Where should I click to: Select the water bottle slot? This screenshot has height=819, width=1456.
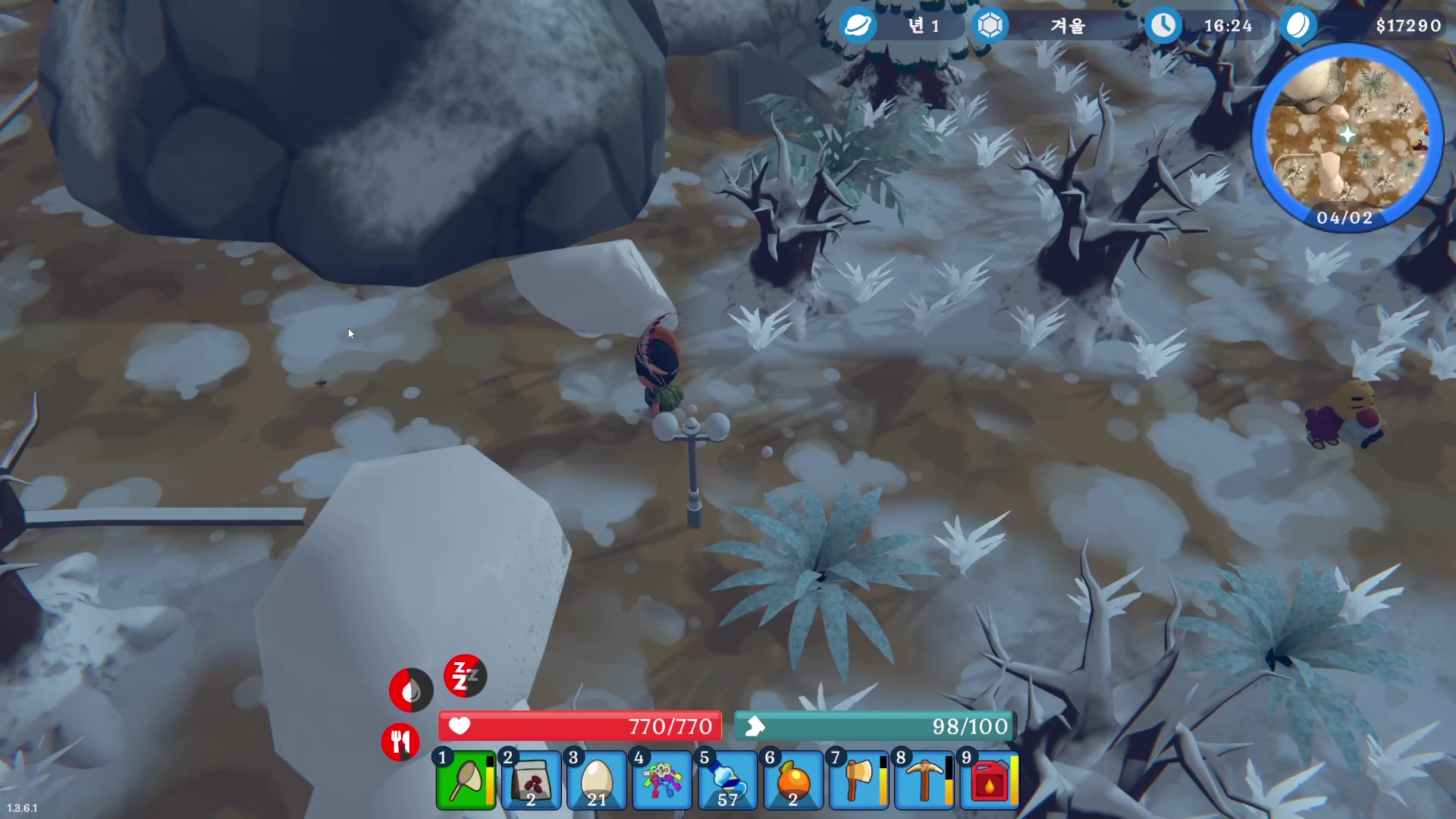726,780
